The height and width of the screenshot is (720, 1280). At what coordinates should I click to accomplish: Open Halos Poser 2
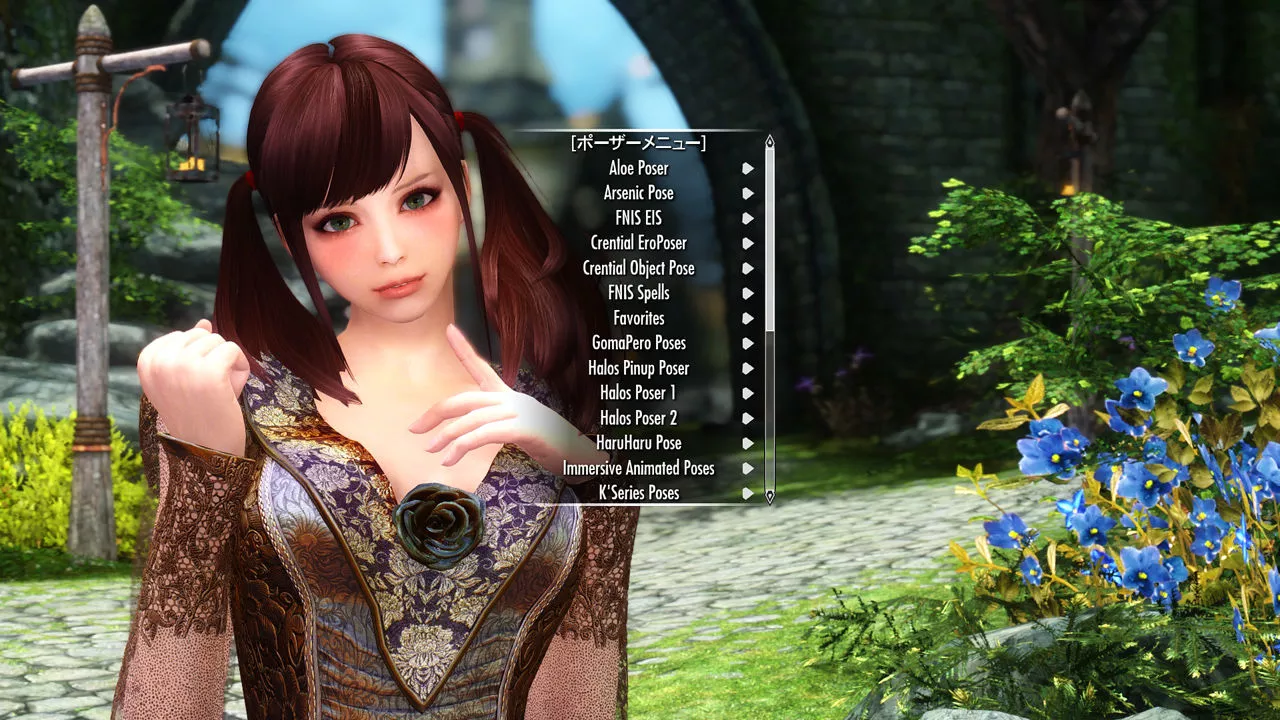[638, 418]
